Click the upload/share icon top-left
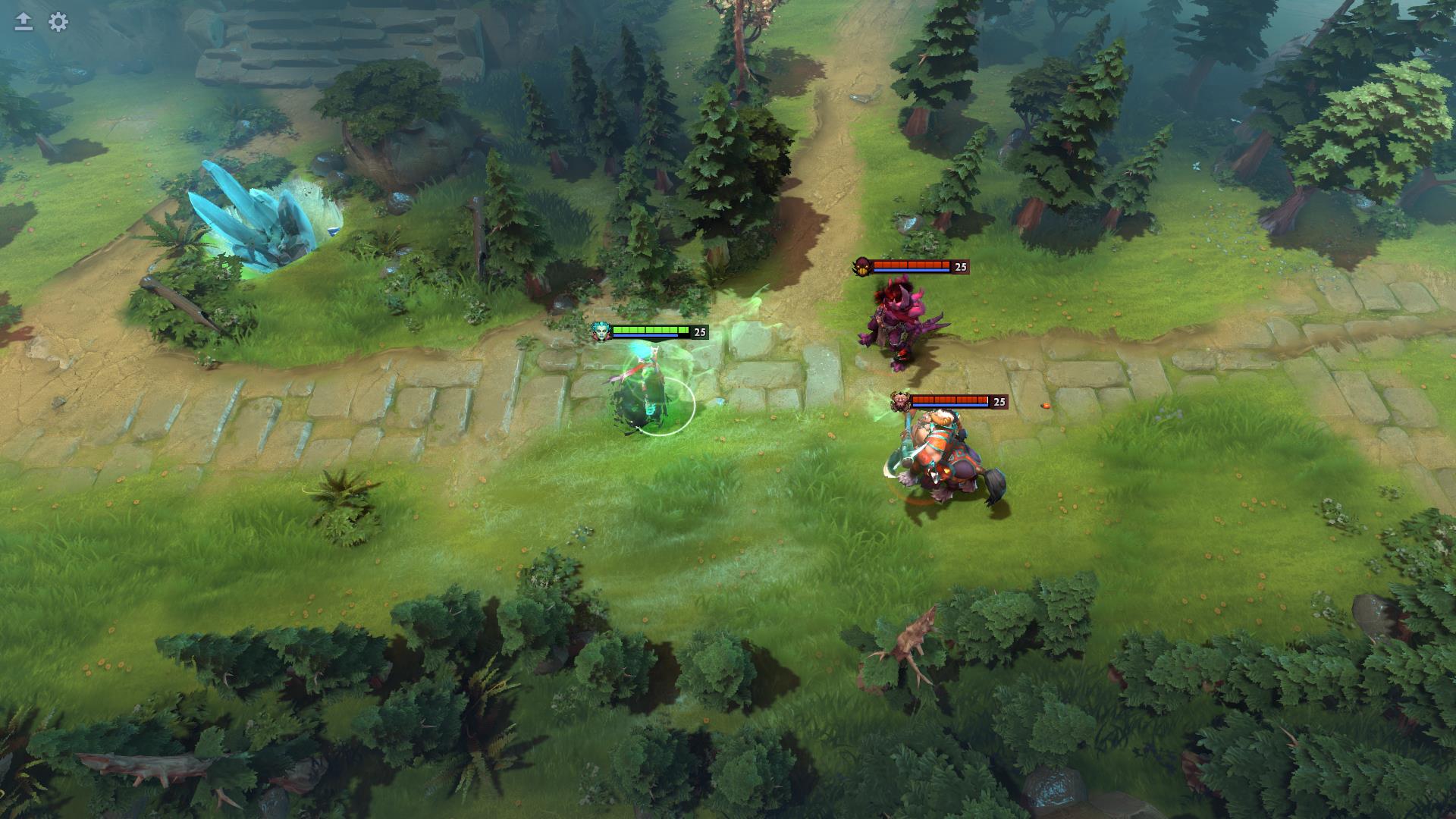This screenshot has height=819, width=1456. coord(23,21)
